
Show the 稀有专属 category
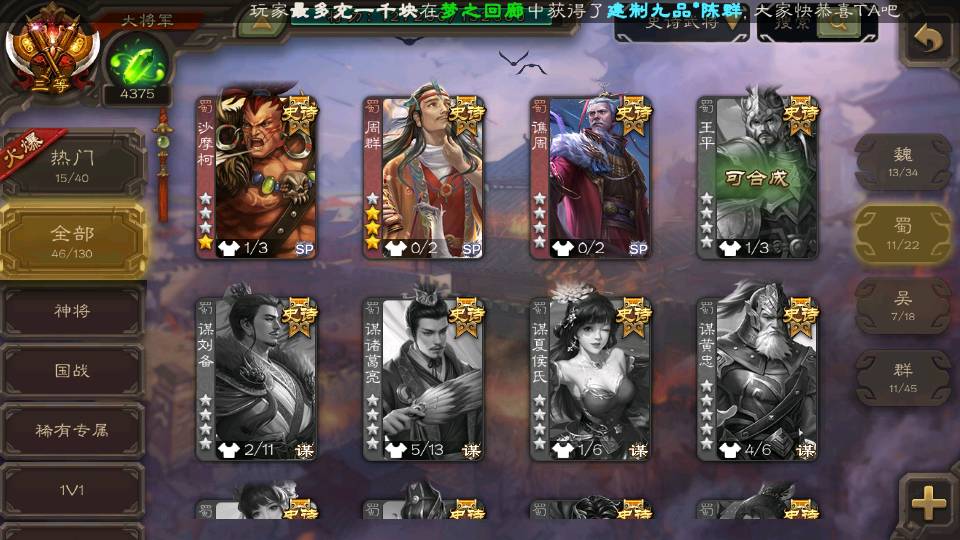point(72,431)
